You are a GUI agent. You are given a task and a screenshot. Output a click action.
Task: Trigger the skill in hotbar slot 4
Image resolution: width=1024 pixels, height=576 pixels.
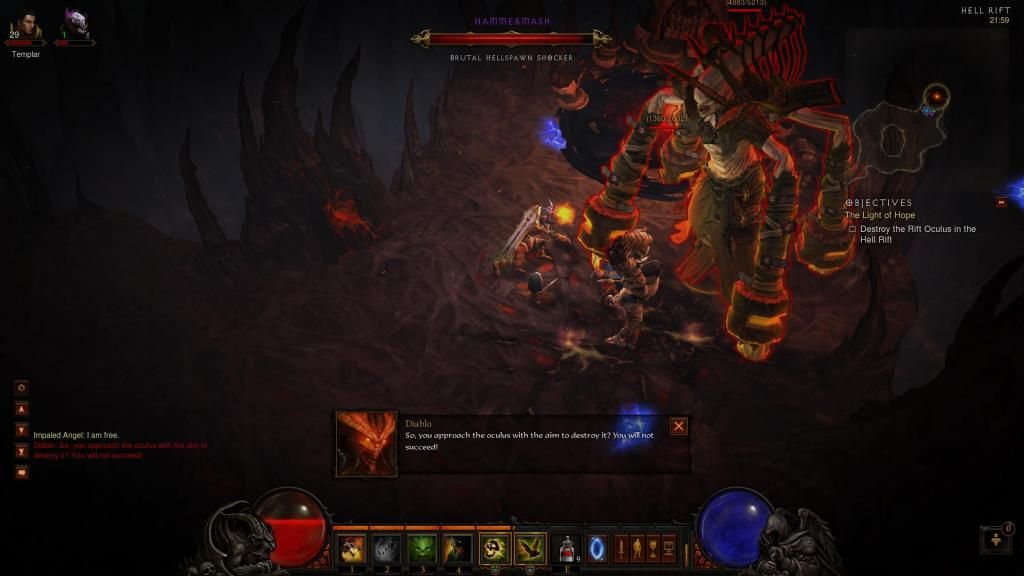(458, 547)
